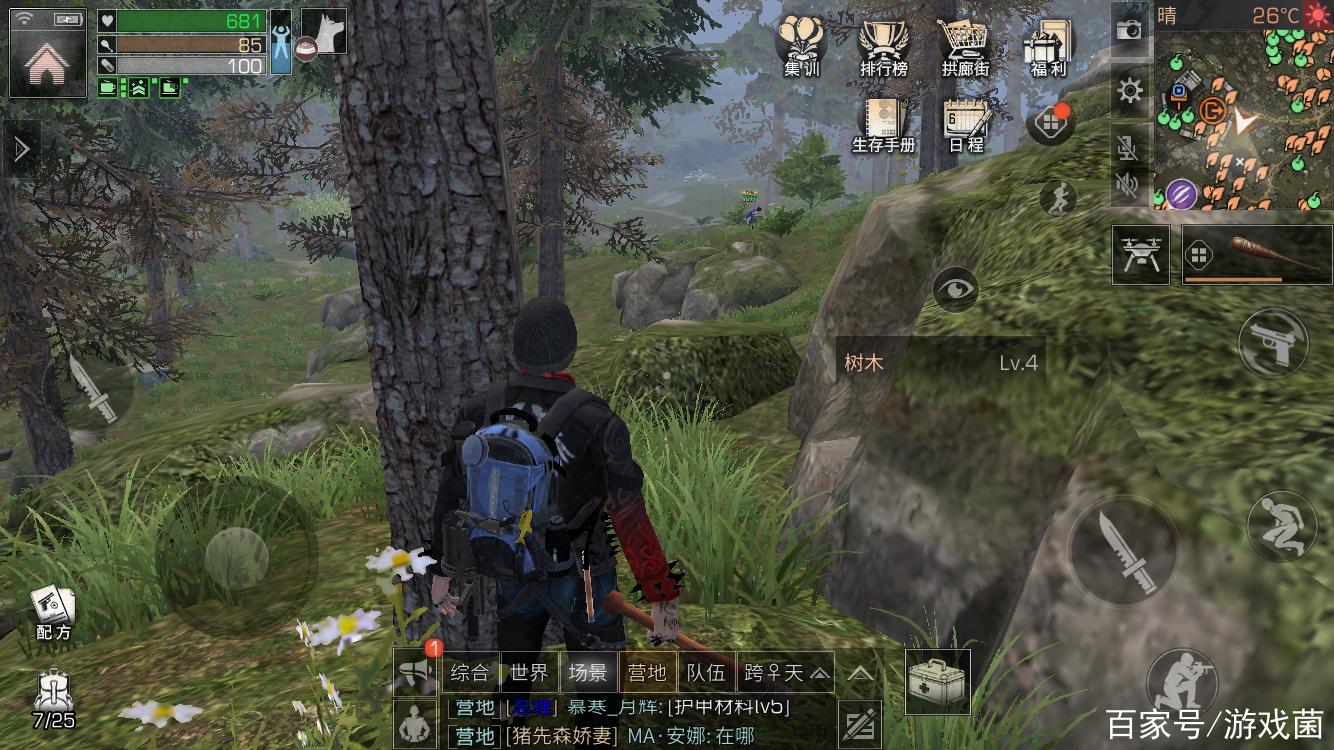
Task: Open the 配方 recipes menu
Action: 53,611
